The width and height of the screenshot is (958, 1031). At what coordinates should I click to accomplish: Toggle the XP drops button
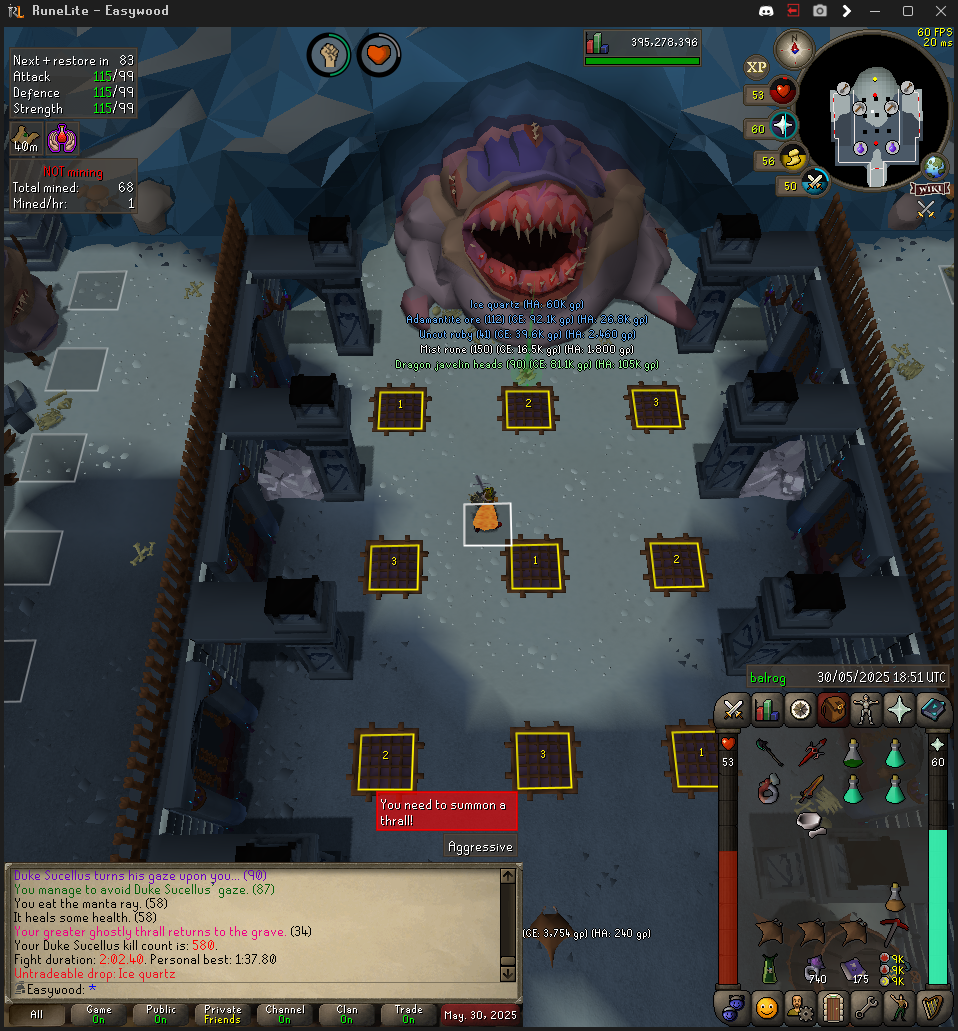click(757, 67)
